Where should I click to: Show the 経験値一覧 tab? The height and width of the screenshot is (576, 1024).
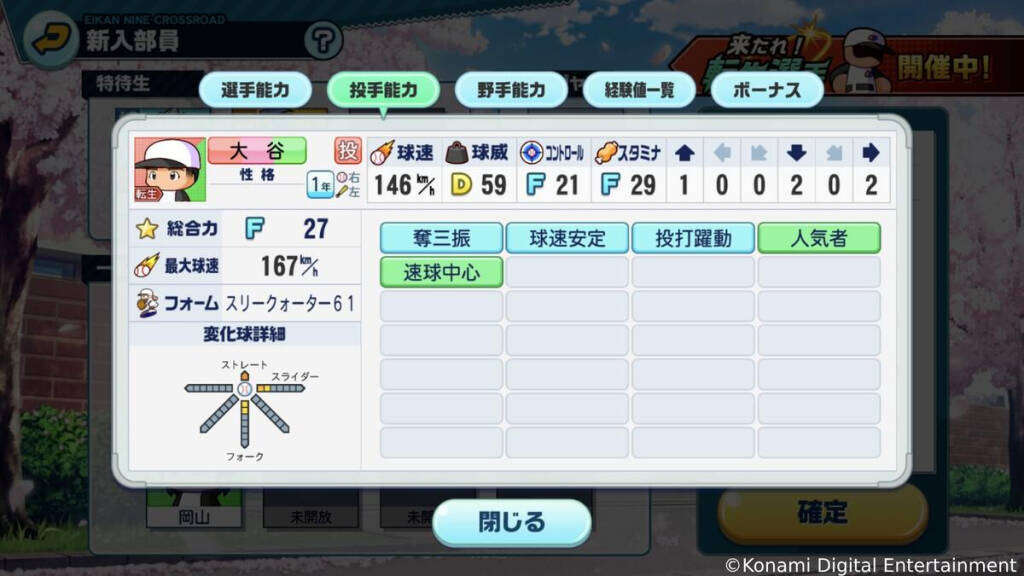(x=639, y=90)
